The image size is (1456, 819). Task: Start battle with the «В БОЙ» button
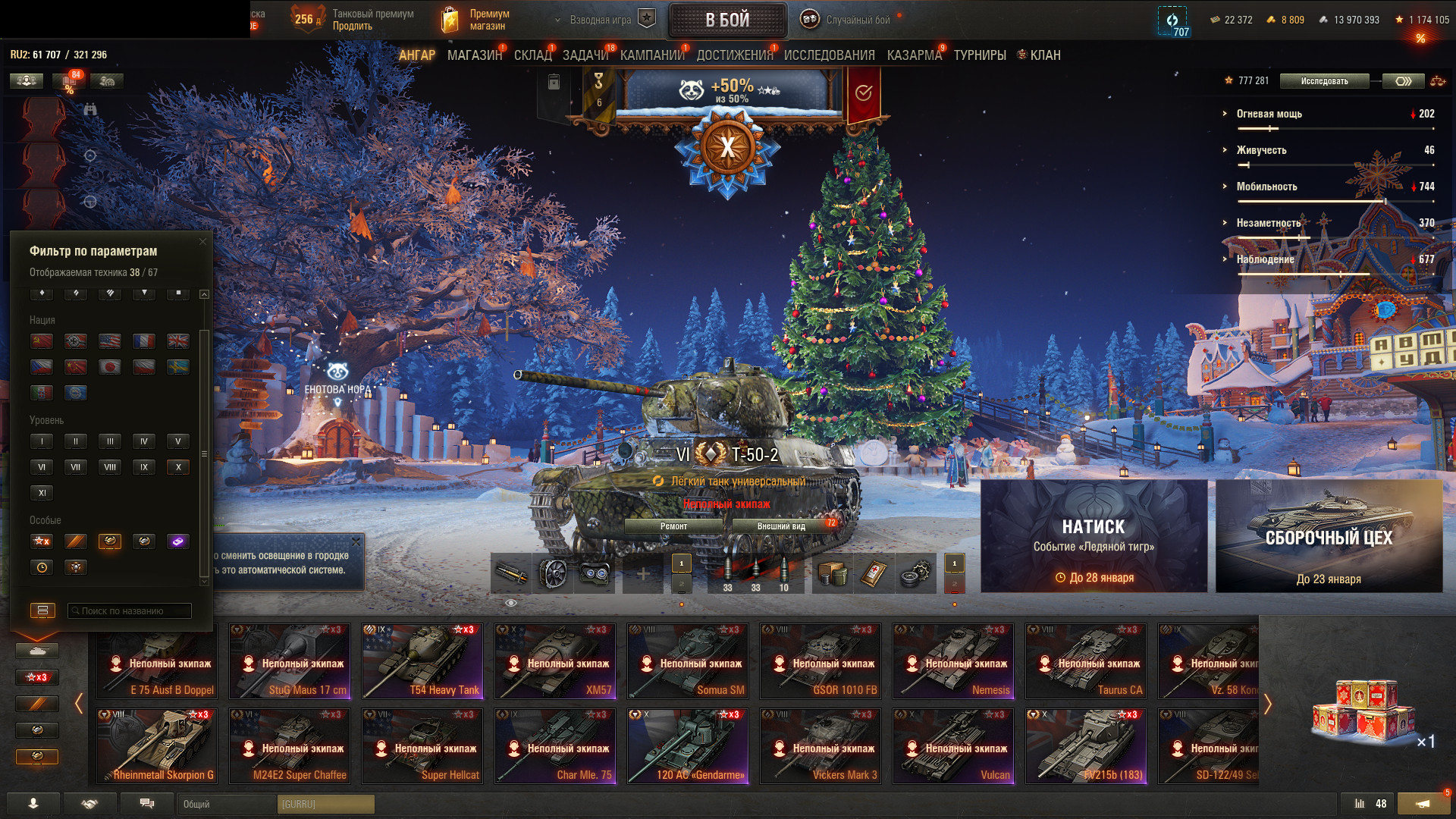(727, 20)
